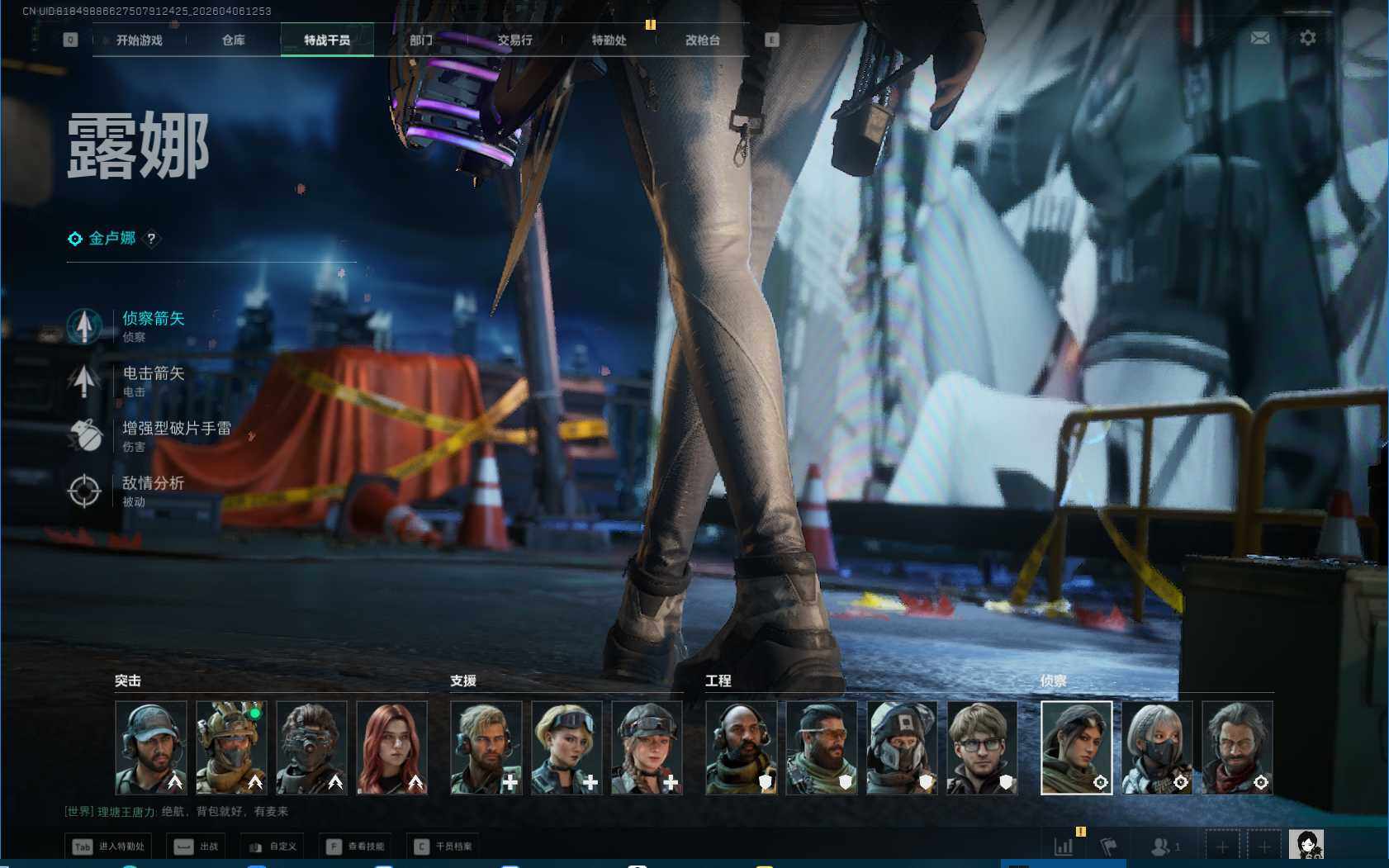1389x868 pixels.
Task: Select the masked silver-haired recon operator
Action: (1157, 747)
